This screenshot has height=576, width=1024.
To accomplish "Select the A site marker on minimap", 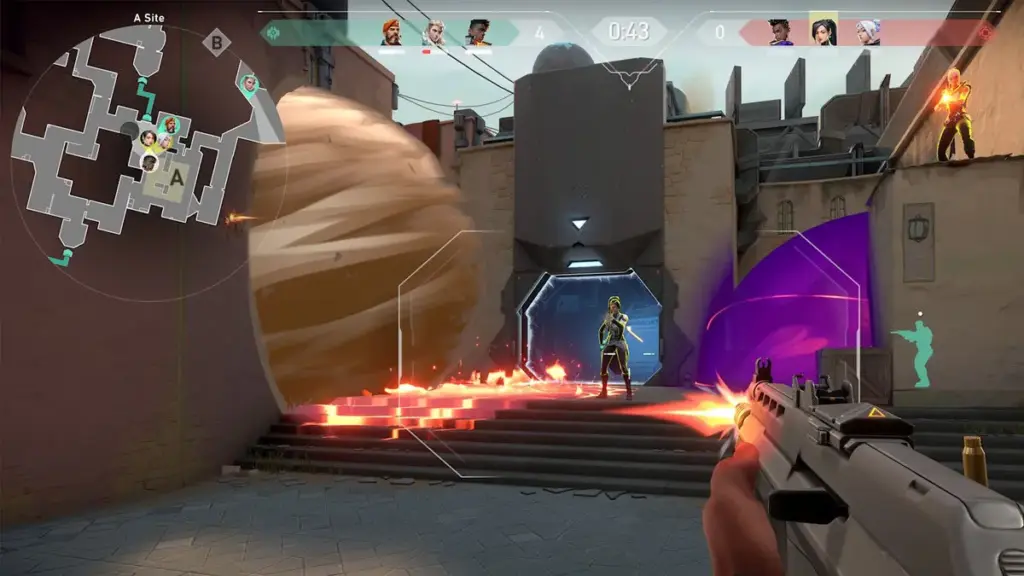I will coord(177,177).
